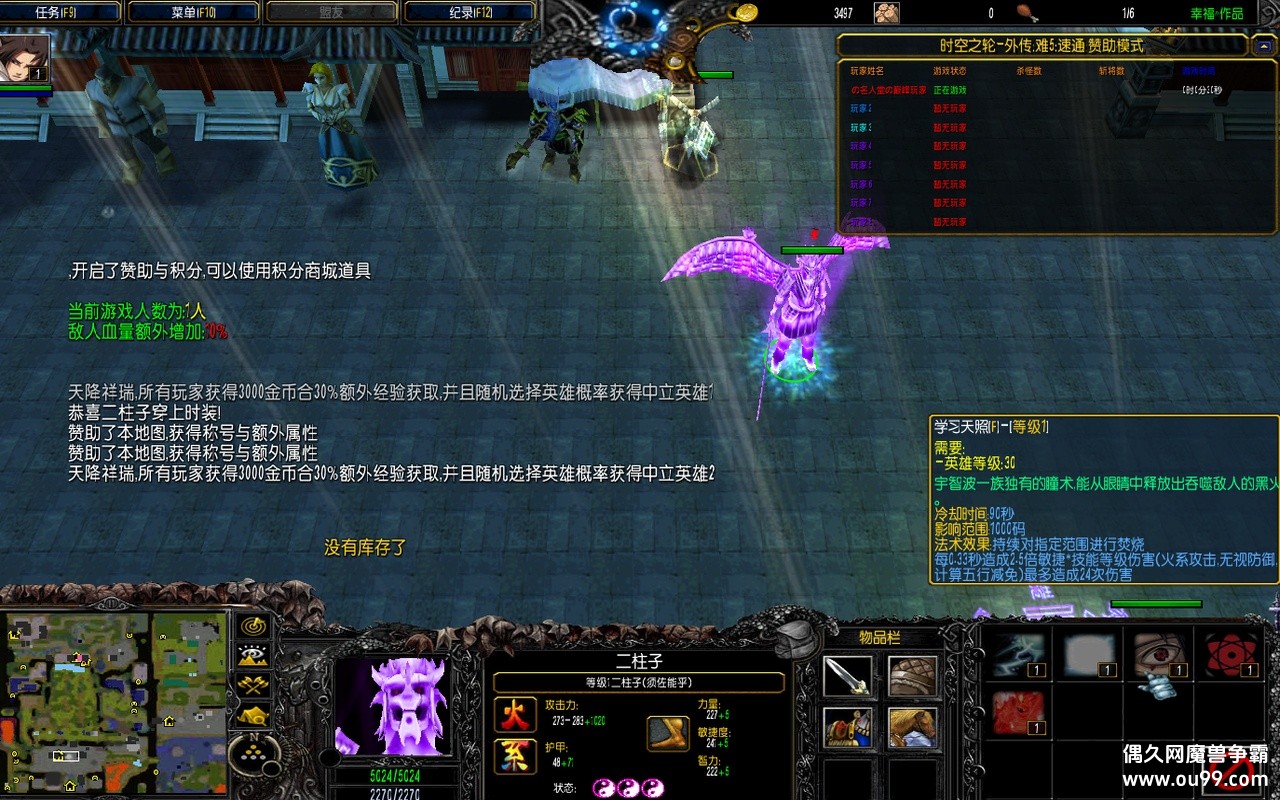Open the 纪录 (F12) log menu
This screenshot has width=1280, height=800.
470,13
